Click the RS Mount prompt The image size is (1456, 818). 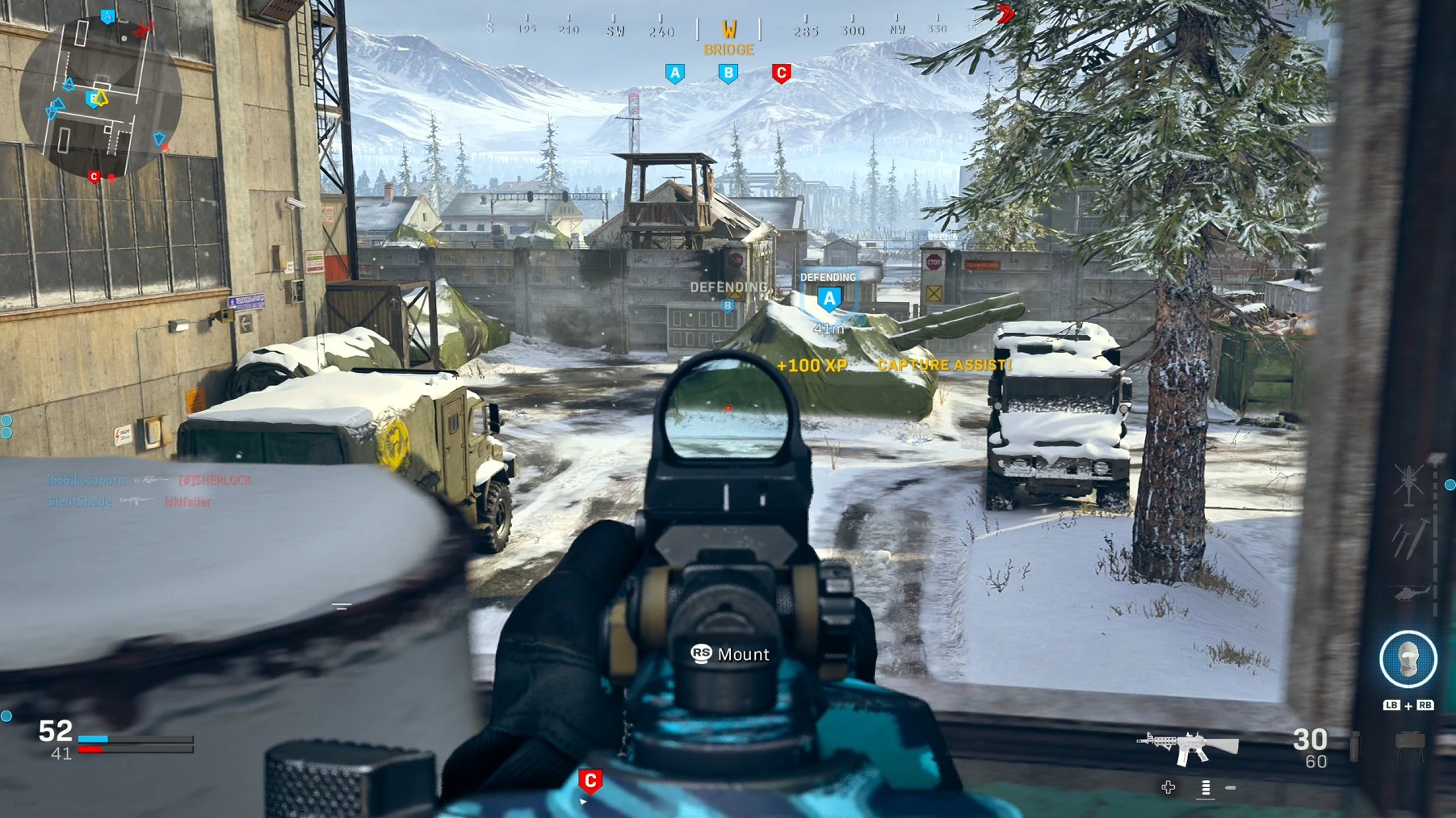coord(732,655)
